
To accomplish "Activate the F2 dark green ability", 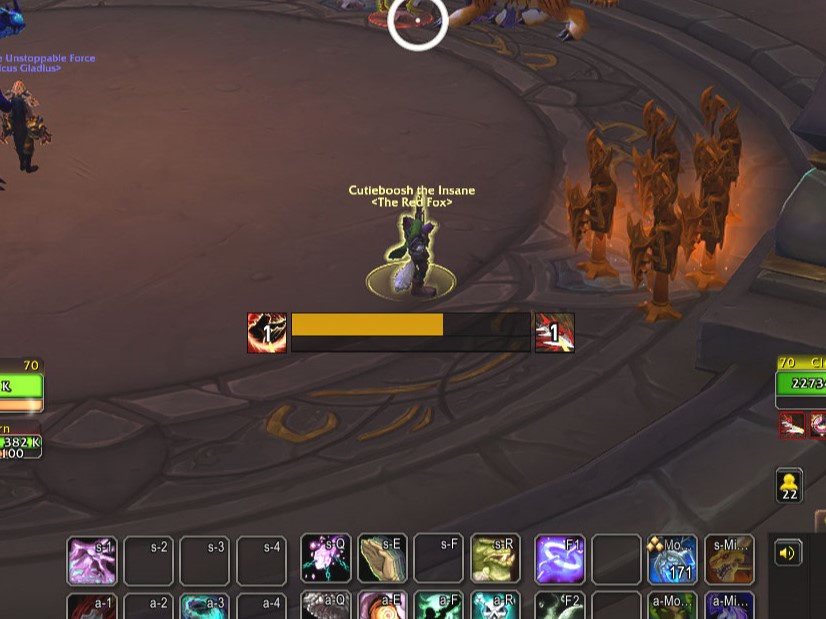I will click(560, 607).
